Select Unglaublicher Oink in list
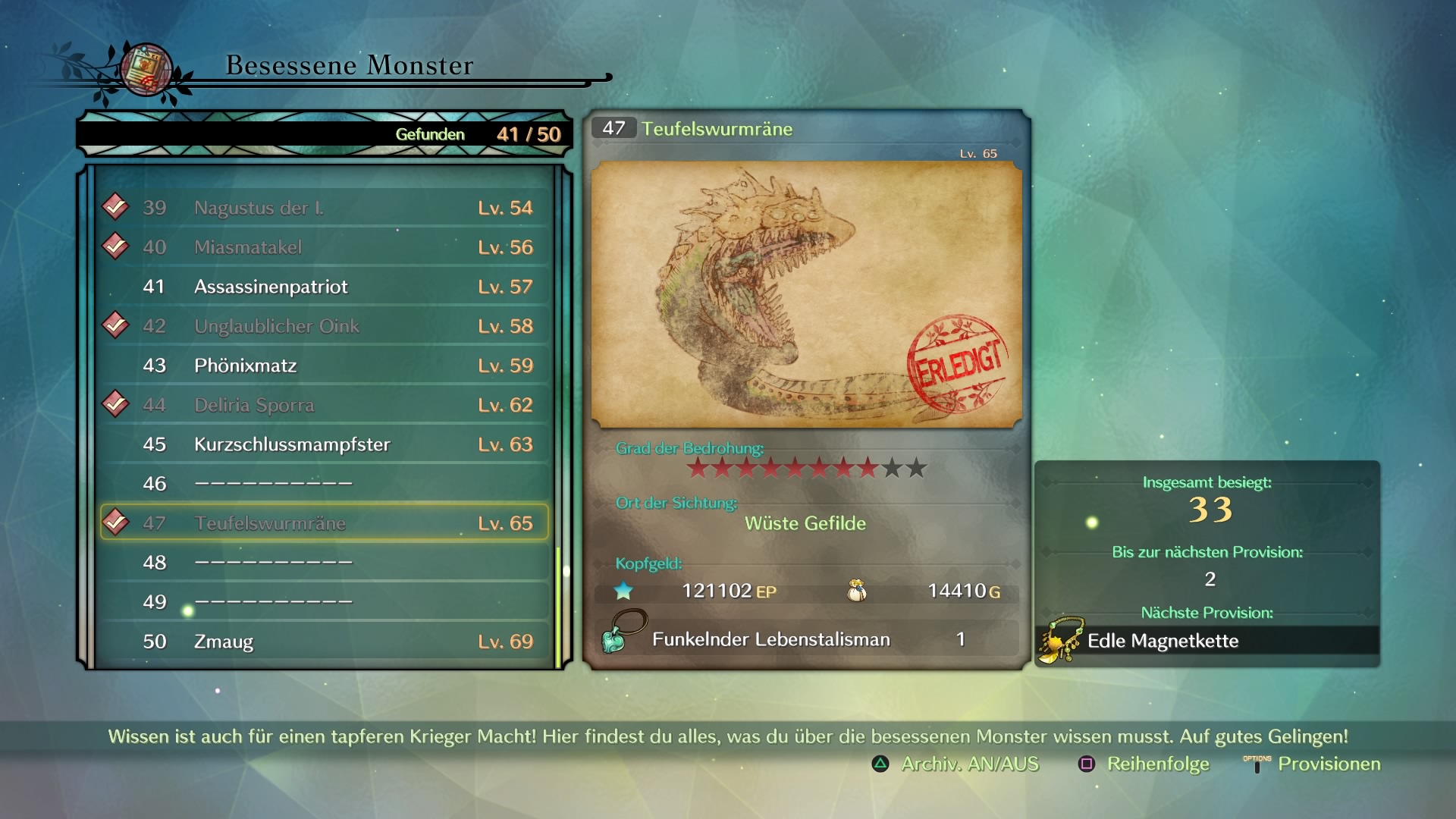This screenshot has height=819, width=1456. (x=325, y=326)
